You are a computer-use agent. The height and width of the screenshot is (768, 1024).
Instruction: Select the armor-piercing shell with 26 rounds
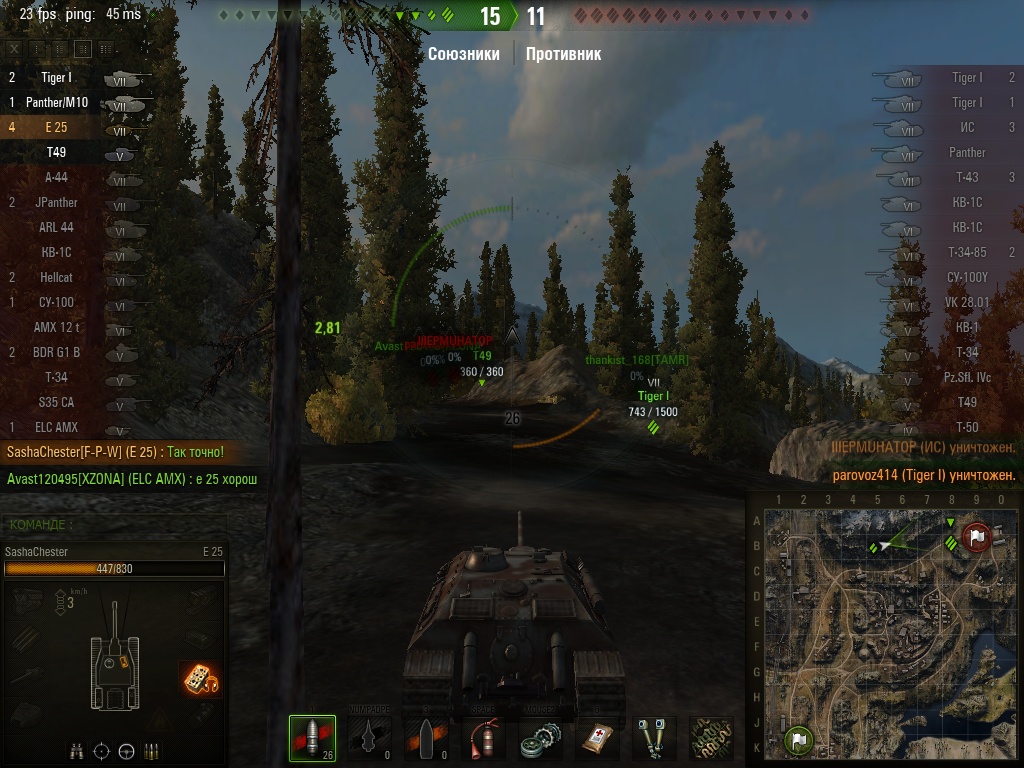pyautogui.click(x=311, y=738)
